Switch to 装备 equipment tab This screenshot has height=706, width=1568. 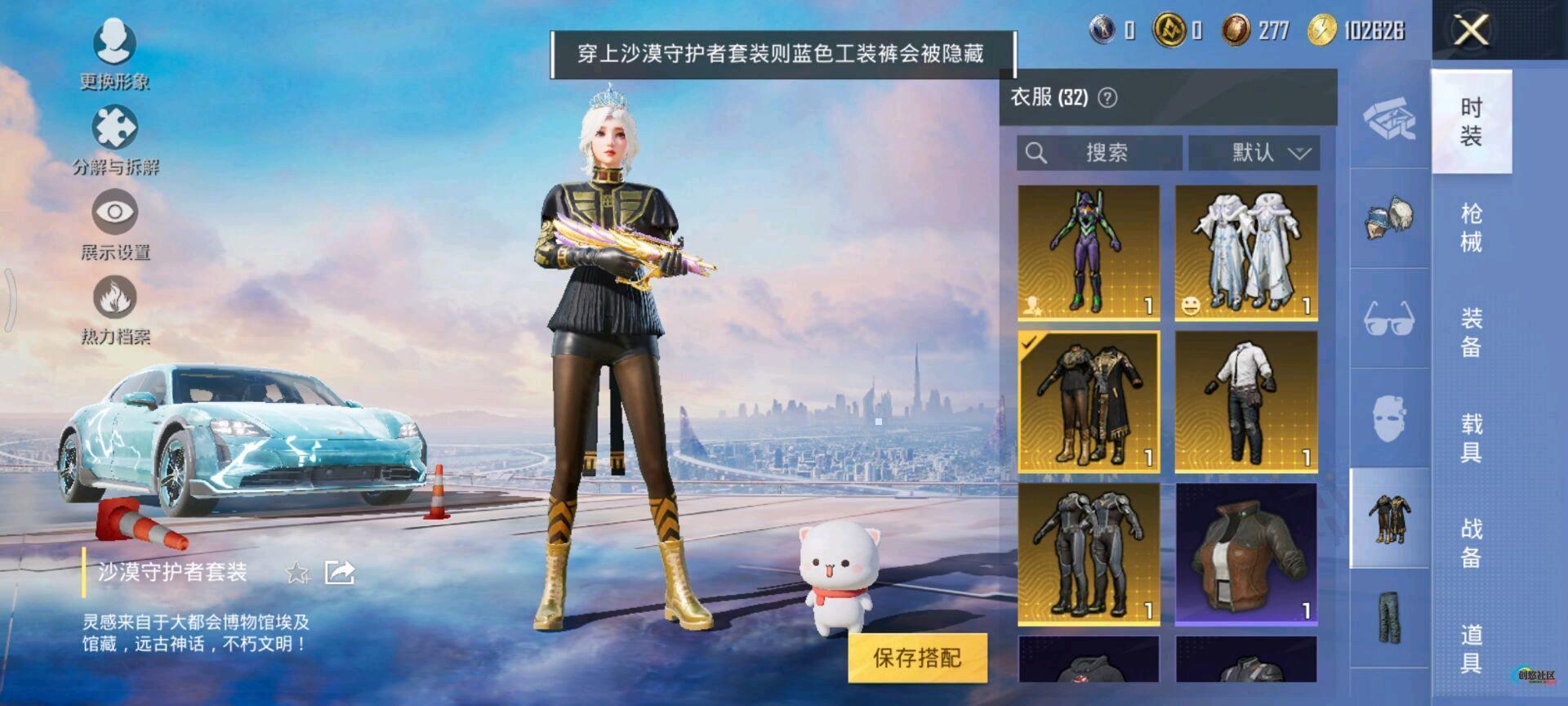(1471, 333)
